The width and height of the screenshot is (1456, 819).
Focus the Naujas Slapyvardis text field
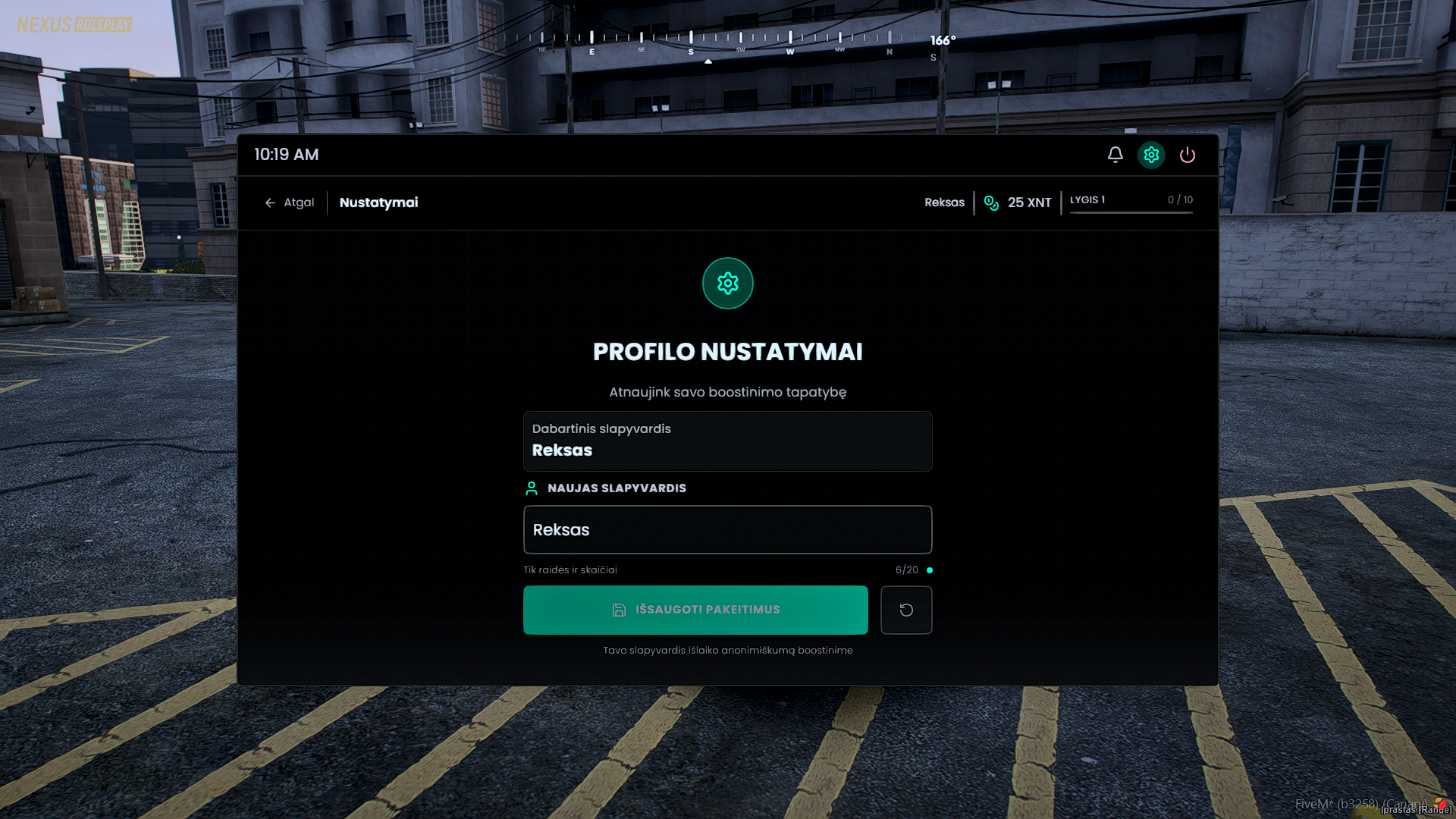click(x=727, y=530)
